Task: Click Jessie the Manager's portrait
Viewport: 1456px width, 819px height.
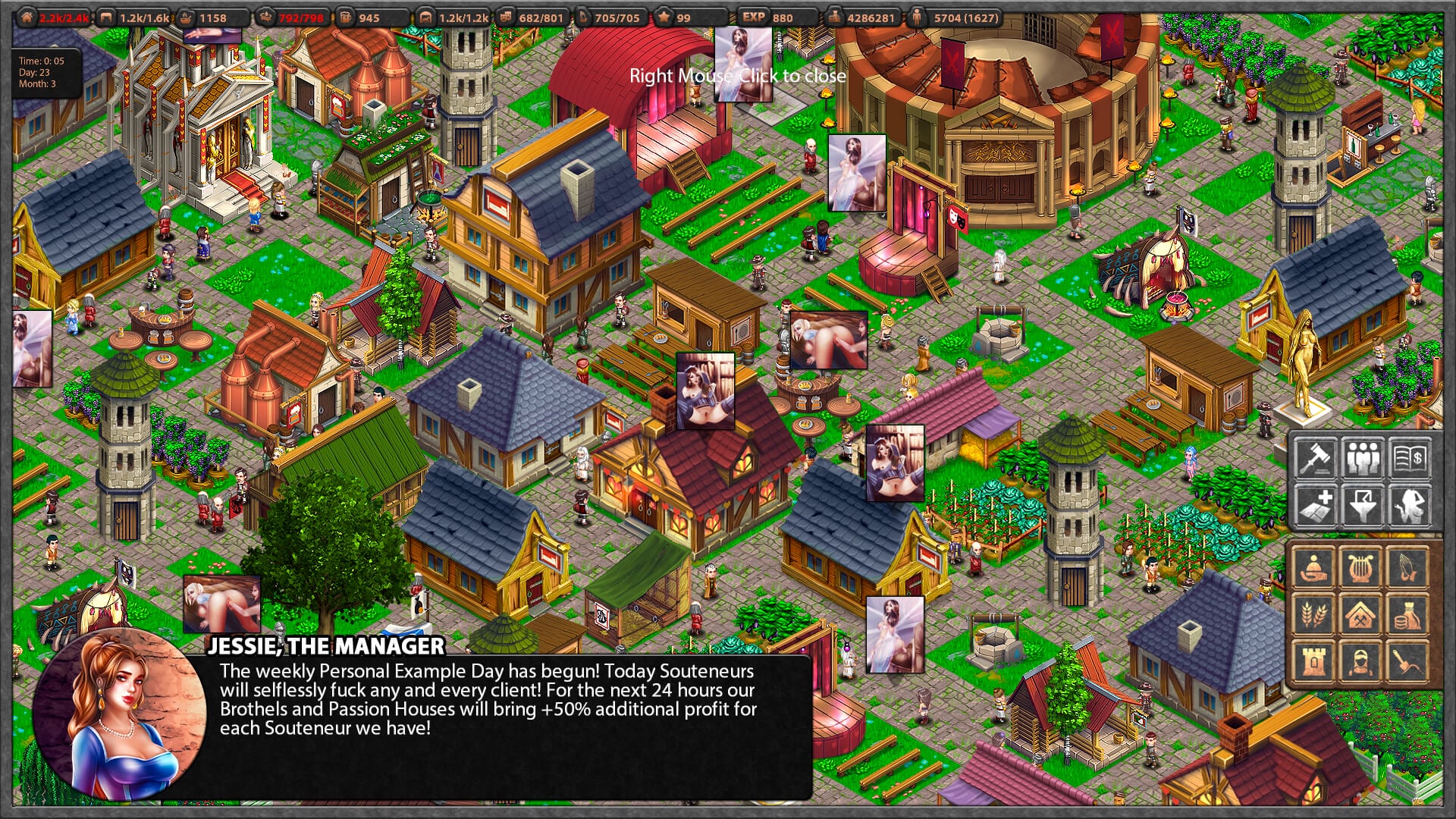Action: point(120,714)
